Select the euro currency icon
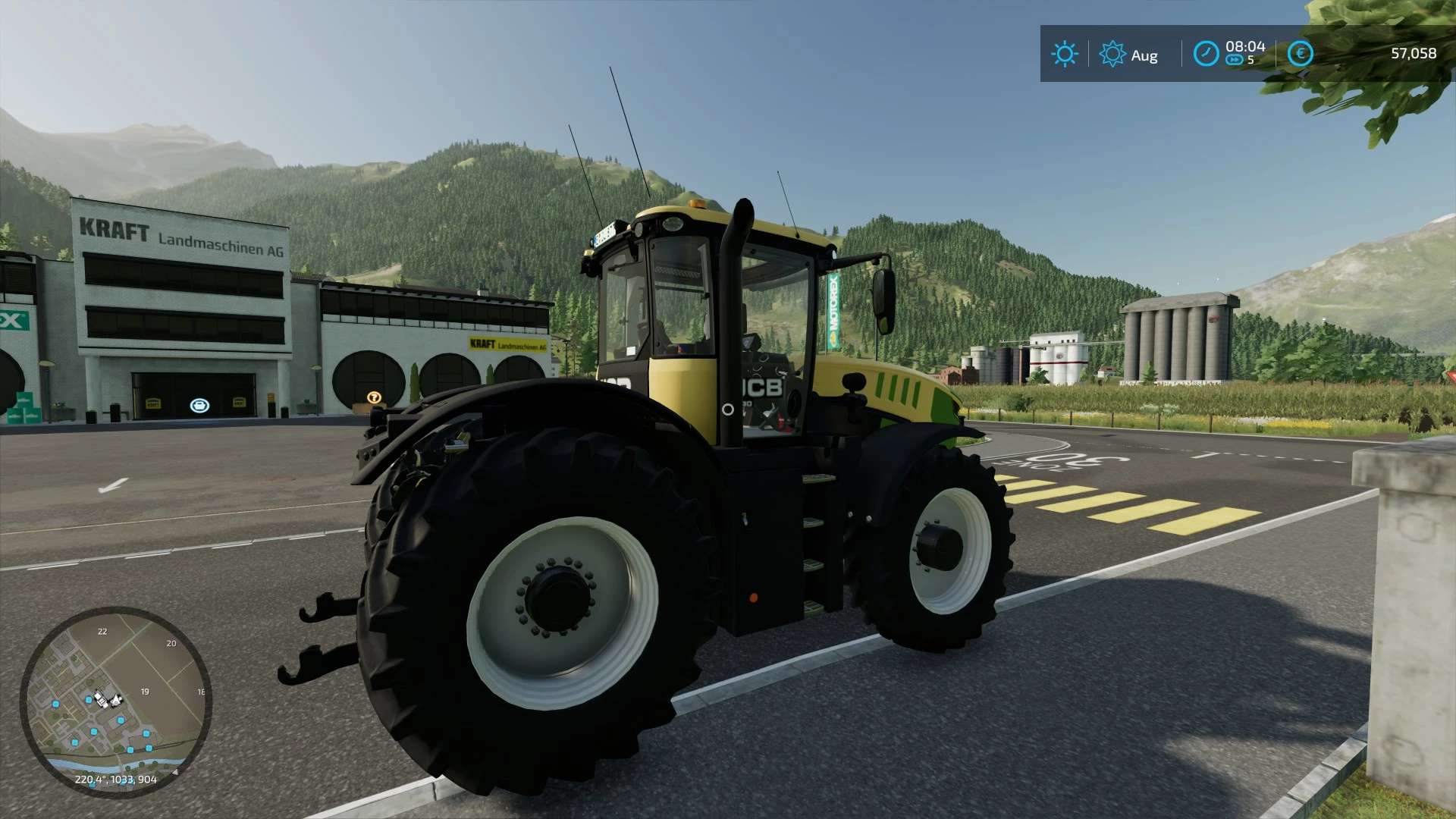Screen dimensions: 1456x819 coord(1301,52)
